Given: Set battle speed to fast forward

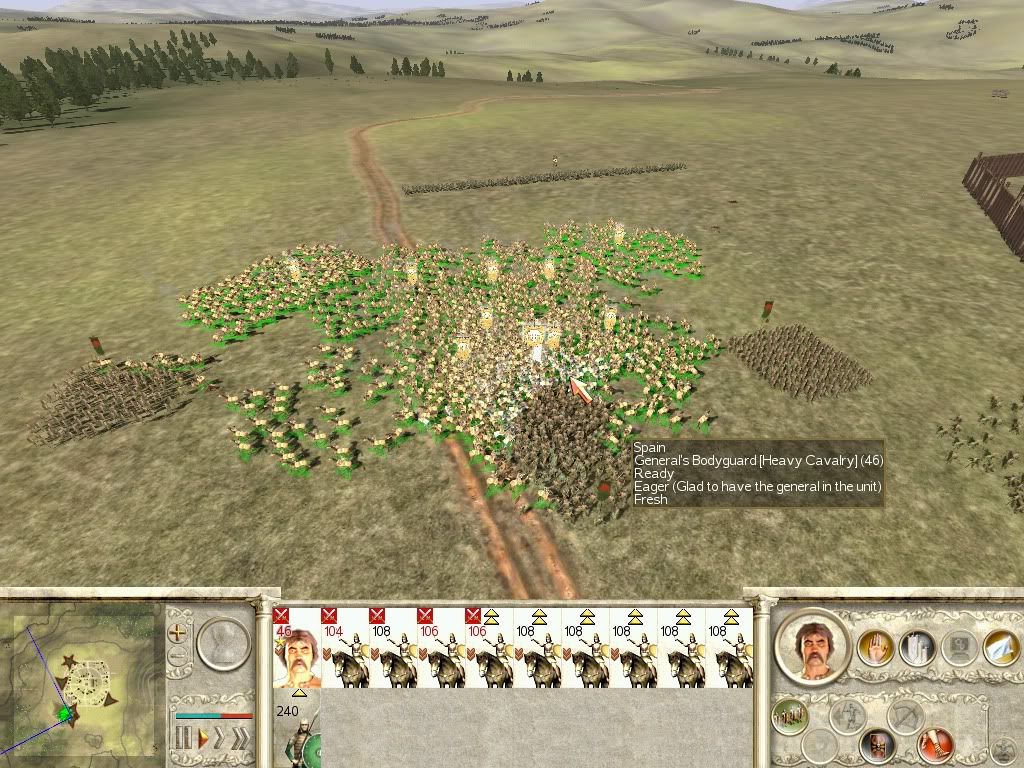Looking at the screenshot, I should (x=221, y=740).
